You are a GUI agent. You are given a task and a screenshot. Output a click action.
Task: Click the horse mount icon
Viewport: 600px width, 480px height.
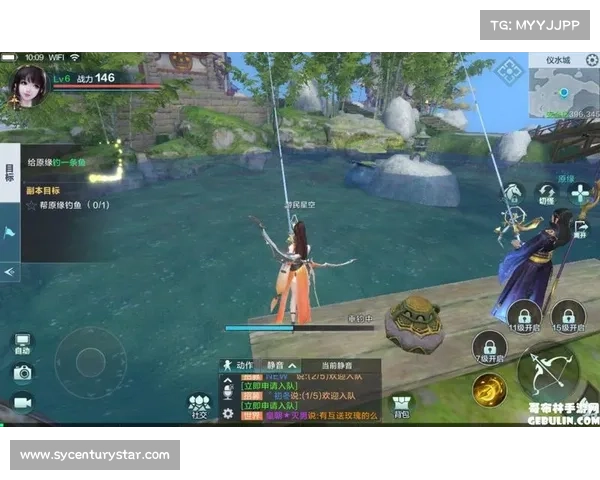513,192
